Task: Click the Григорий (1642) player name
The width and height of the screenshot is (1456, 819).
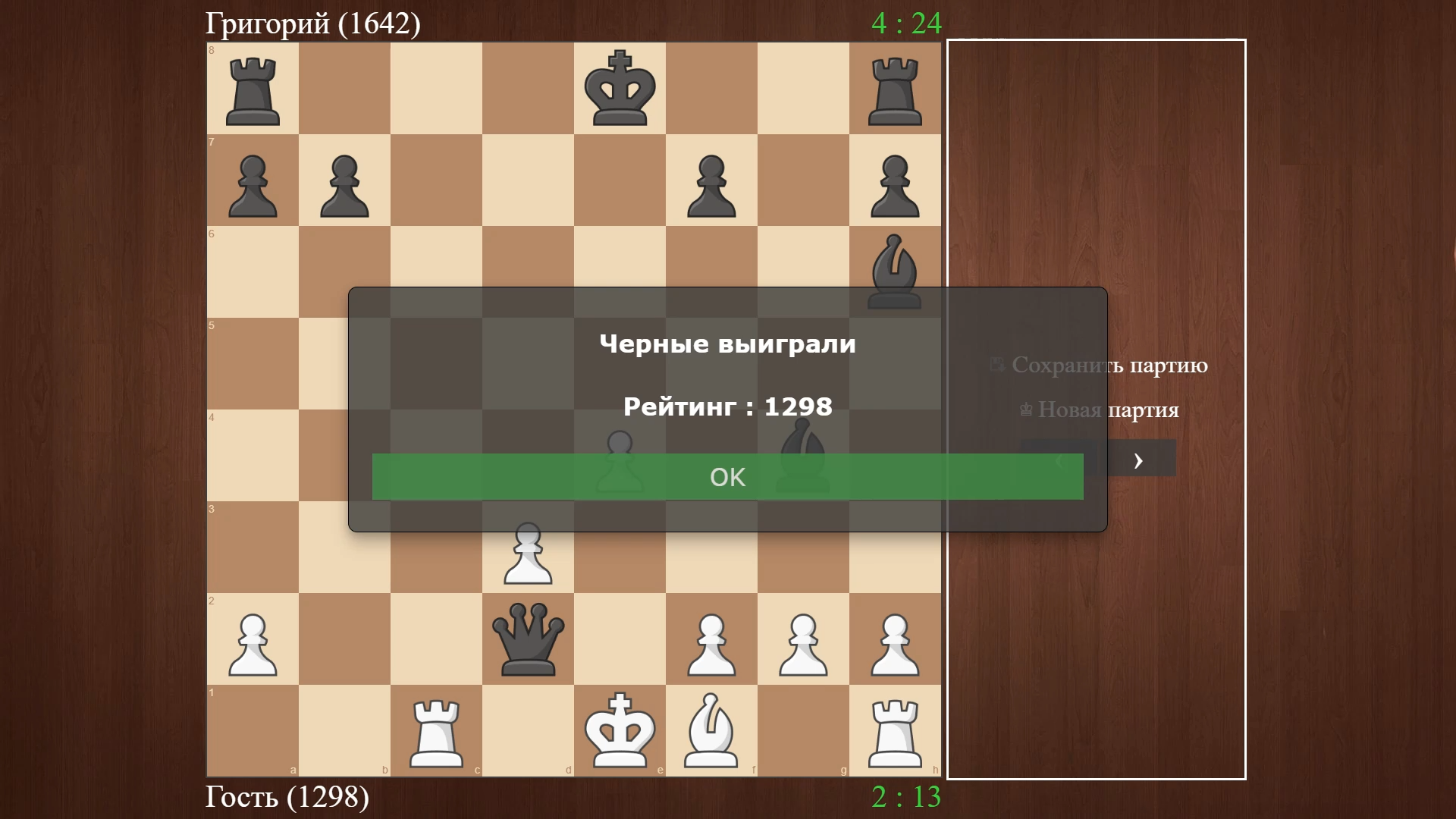Action: (x=312, y=23)
